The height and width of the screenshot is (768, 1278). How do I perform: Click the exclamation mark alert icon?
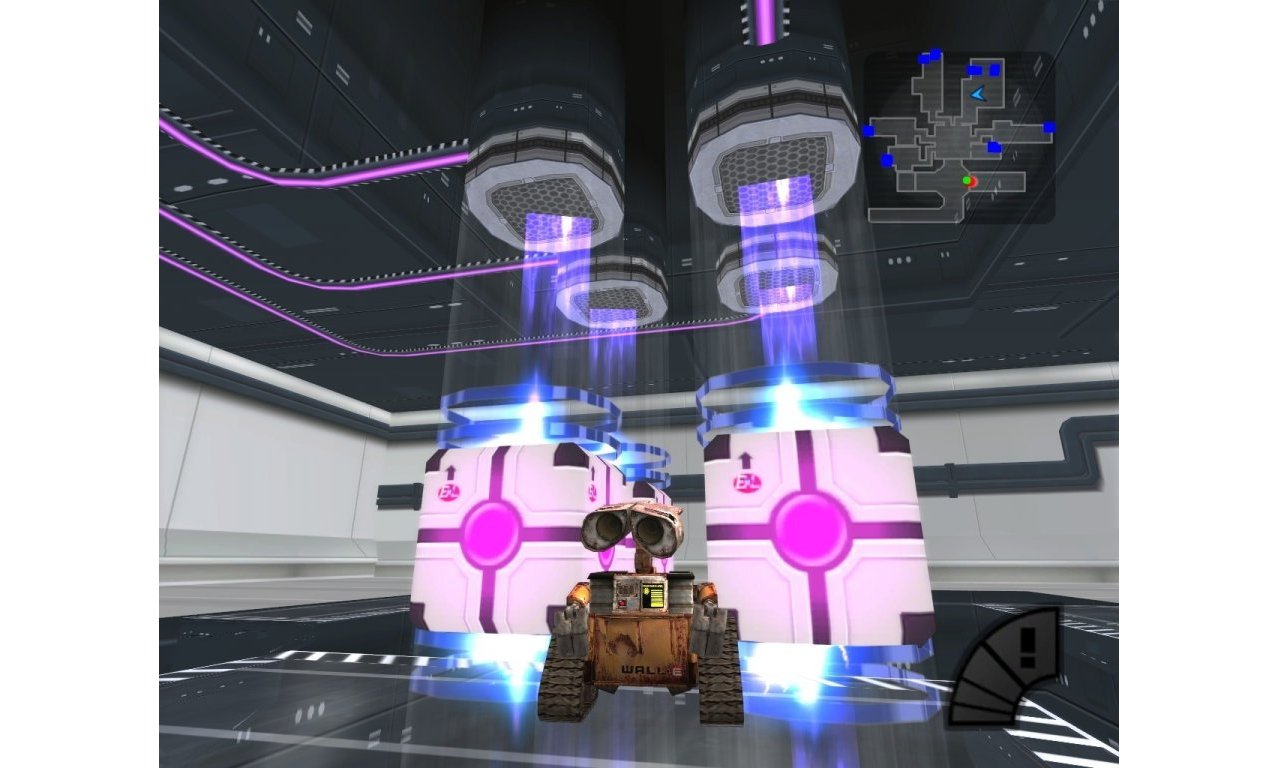tap(1025, 648)
